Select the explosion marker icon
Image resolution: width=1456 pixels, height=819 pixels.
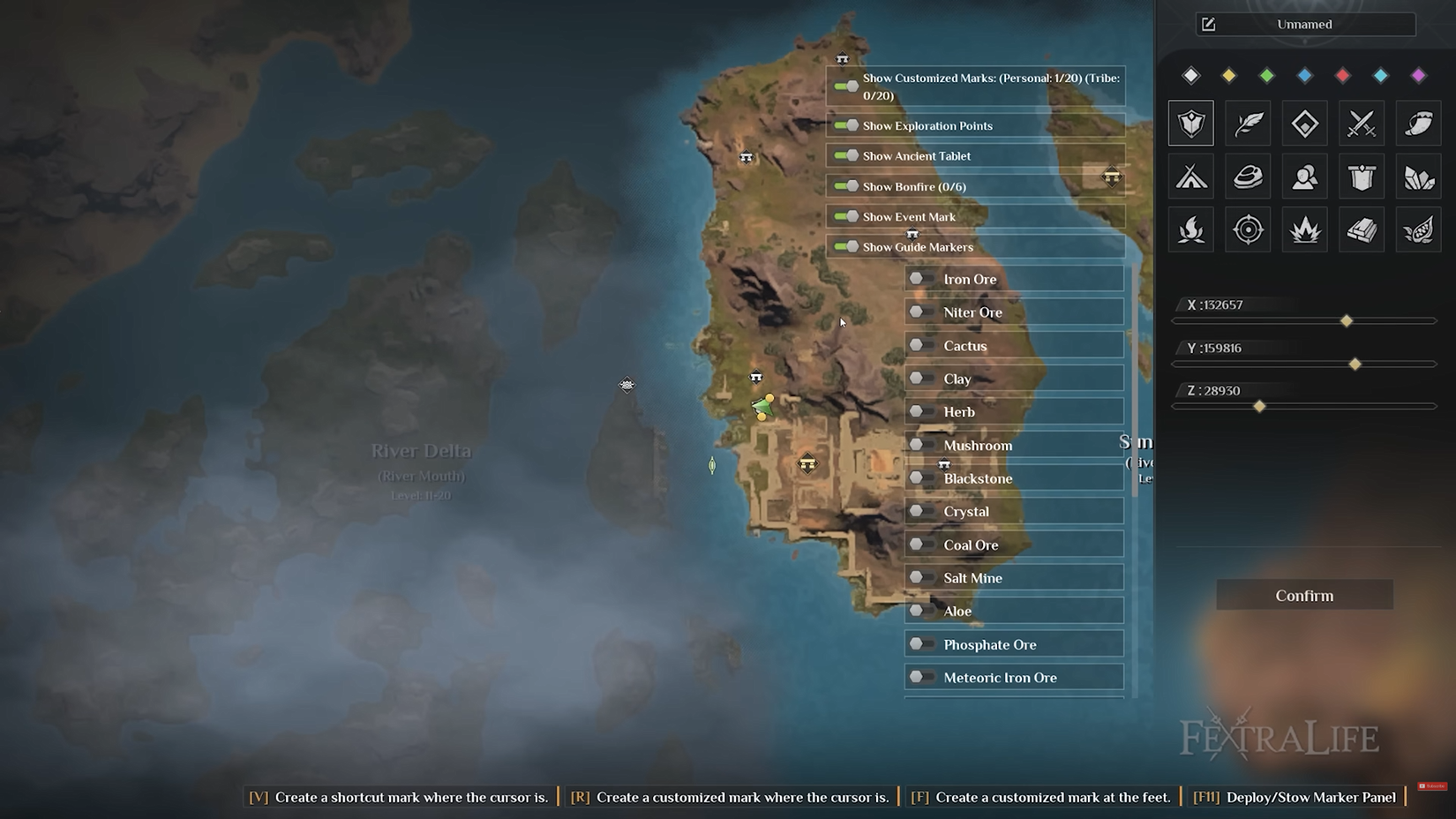click(1304, 229)
